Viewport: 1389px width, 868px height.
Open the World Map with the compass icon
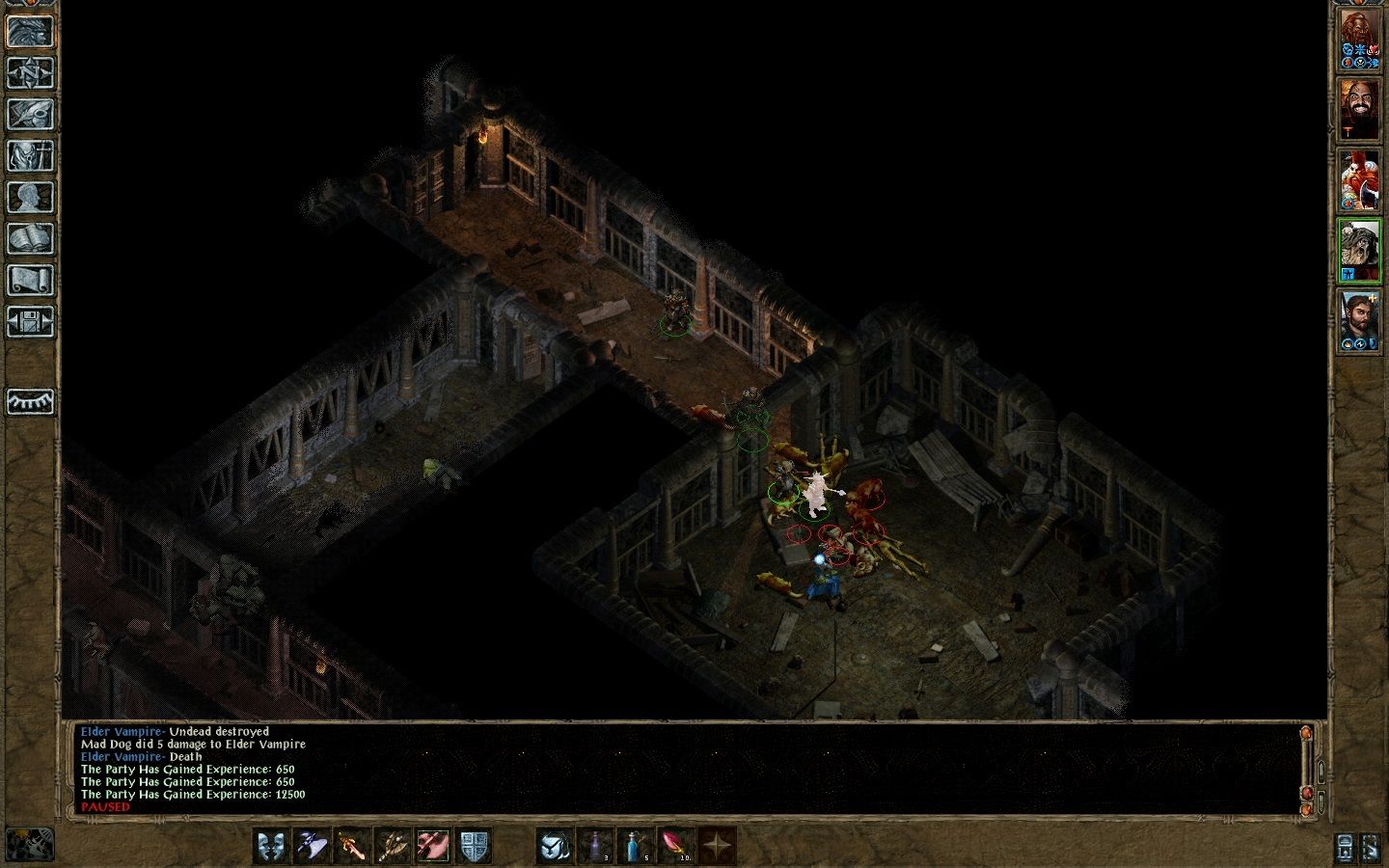coord(31,70)
